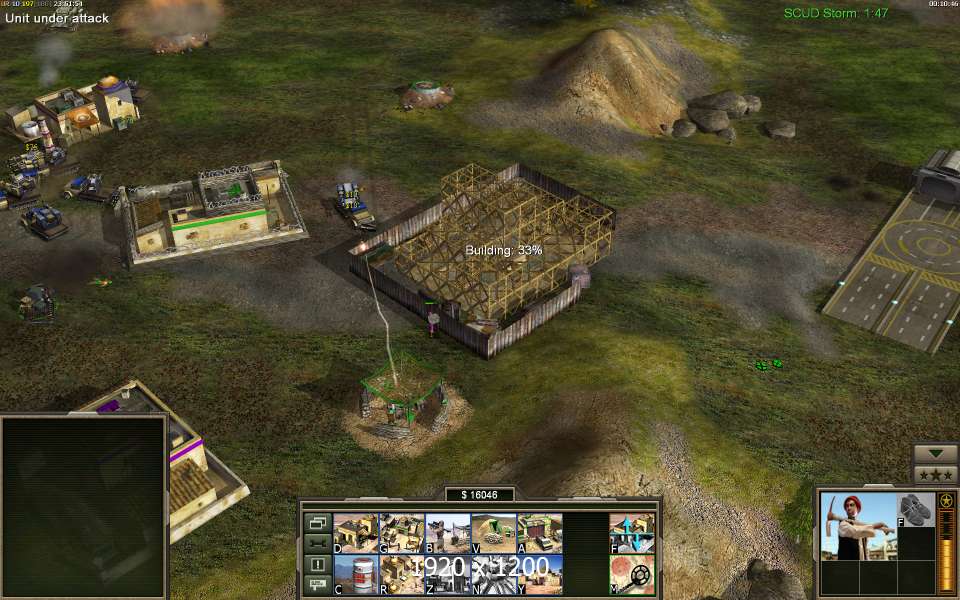The height and width of the screenshot is (600, 960).
Task: Select the Tunnel Network icon labeled V
Action: pyautogui.click(x=493, y=533)
